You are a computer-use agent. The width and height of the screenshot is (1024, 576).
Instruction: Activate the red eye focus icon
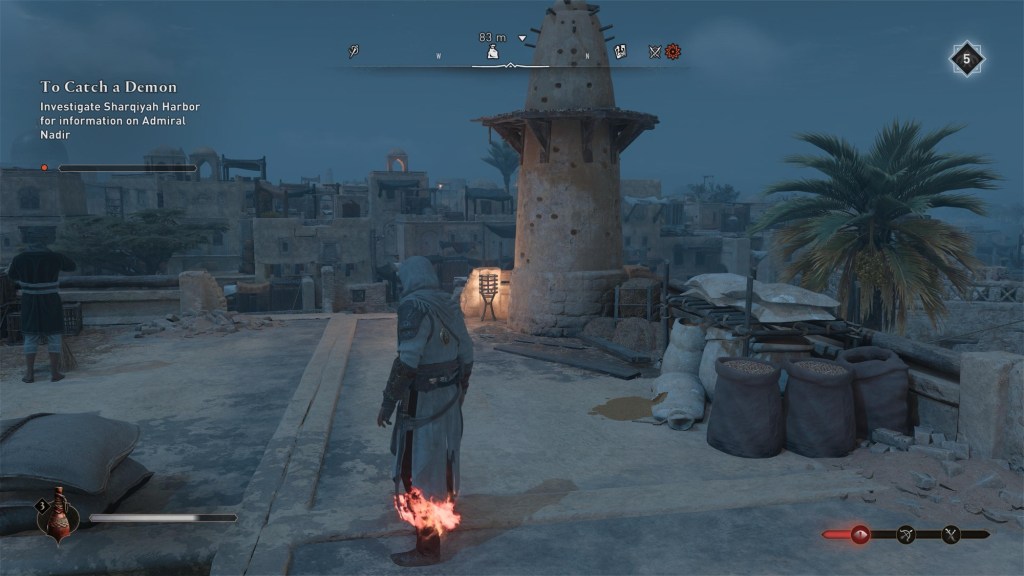pos(860,535)
